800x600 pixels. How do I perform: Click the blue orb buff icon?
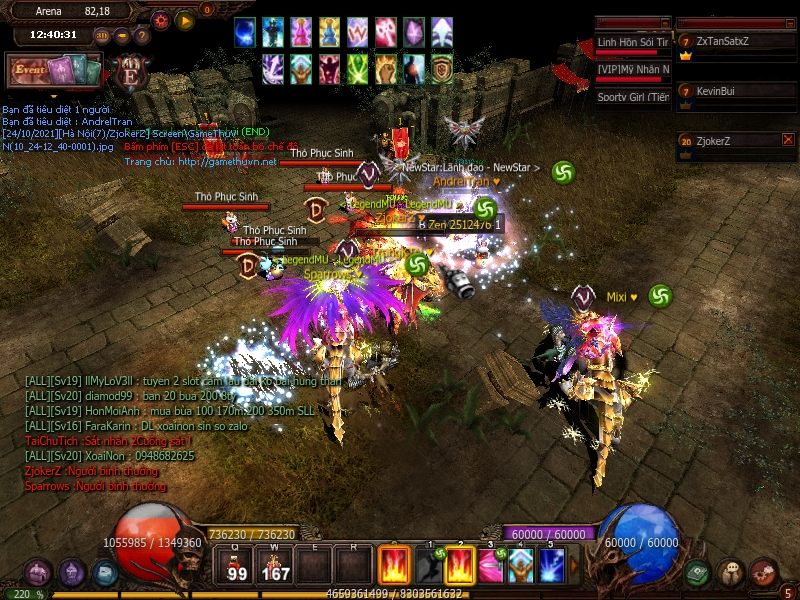[x=245, y=32]
